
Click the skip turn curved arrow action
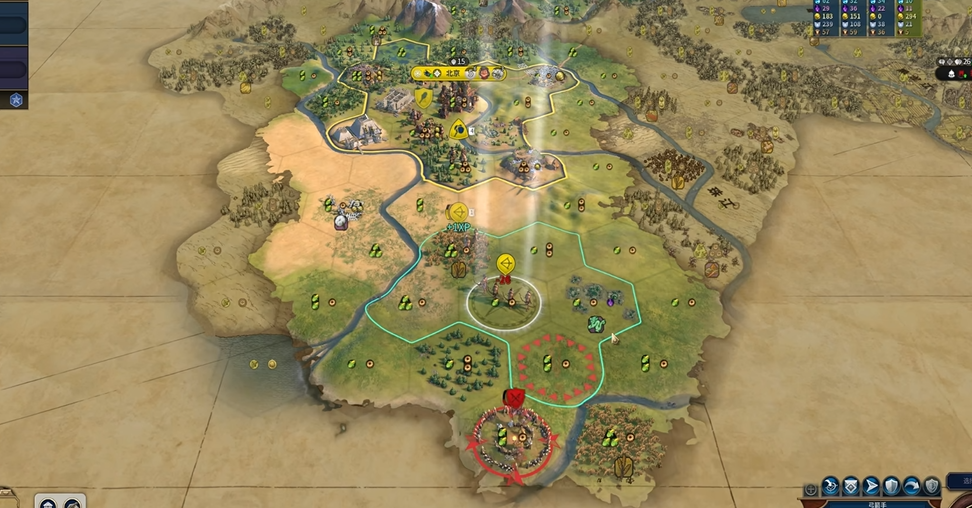pyautogui.click(x=911, y=486)
